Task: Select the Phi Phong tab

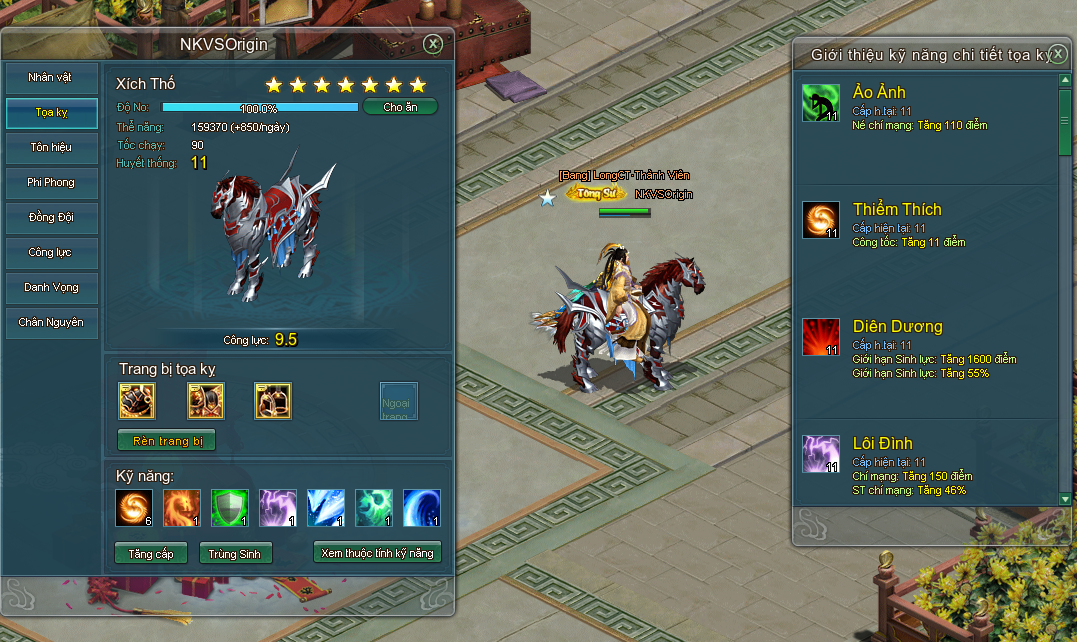Action: coord(52,183)
